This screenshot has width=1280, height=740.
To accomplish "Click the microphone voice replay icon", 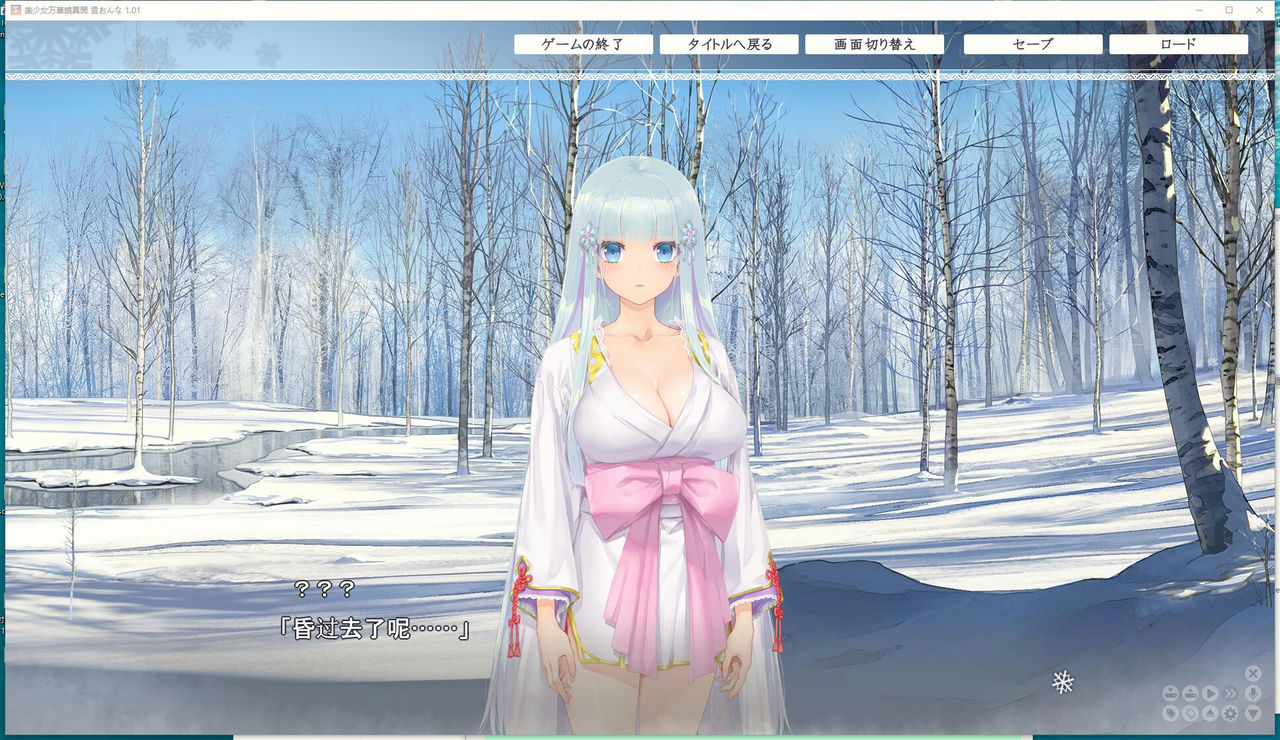I will 1252,693.
